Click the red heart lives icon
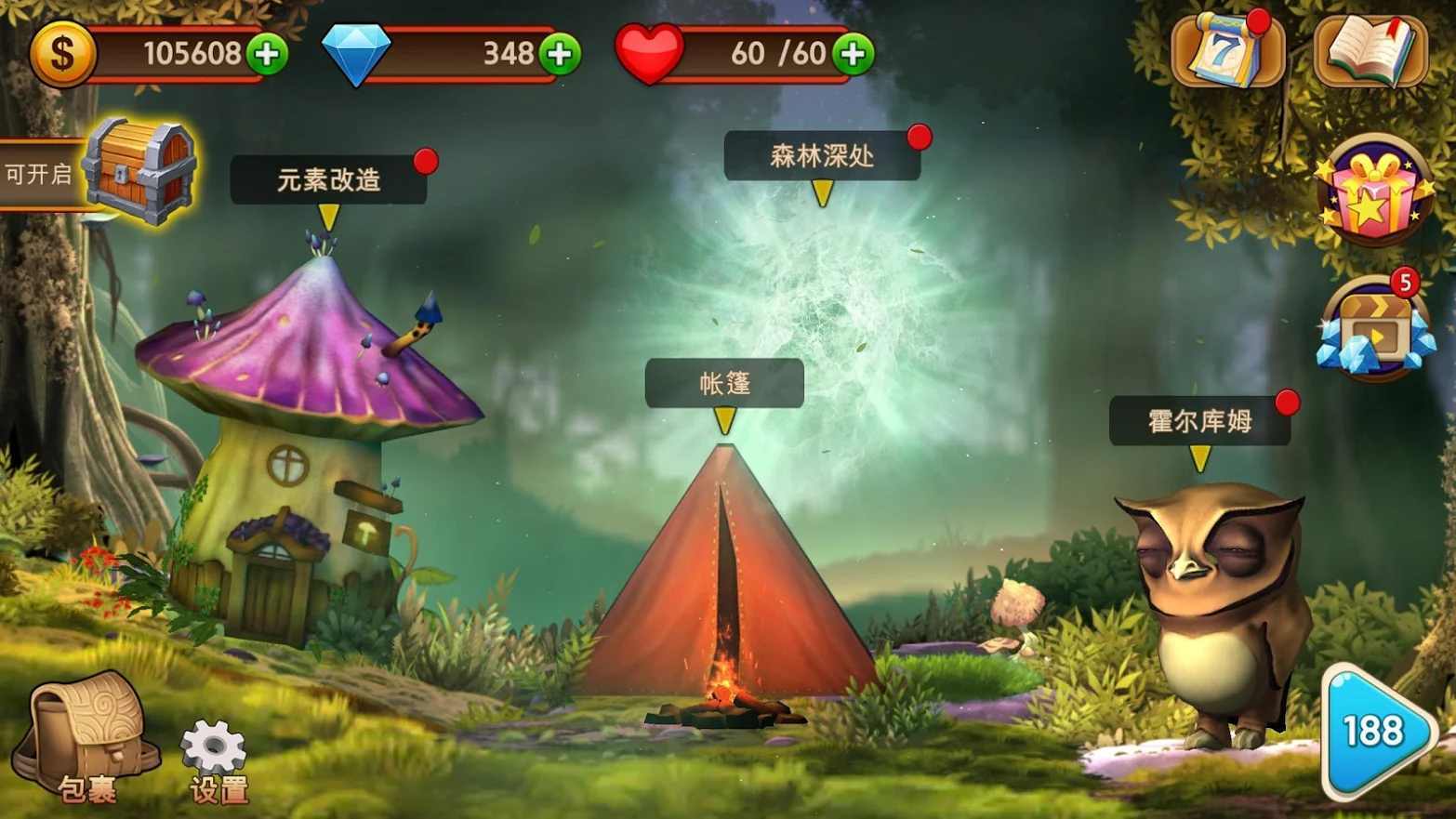The image size is (1456, 819). coord(649,53)
